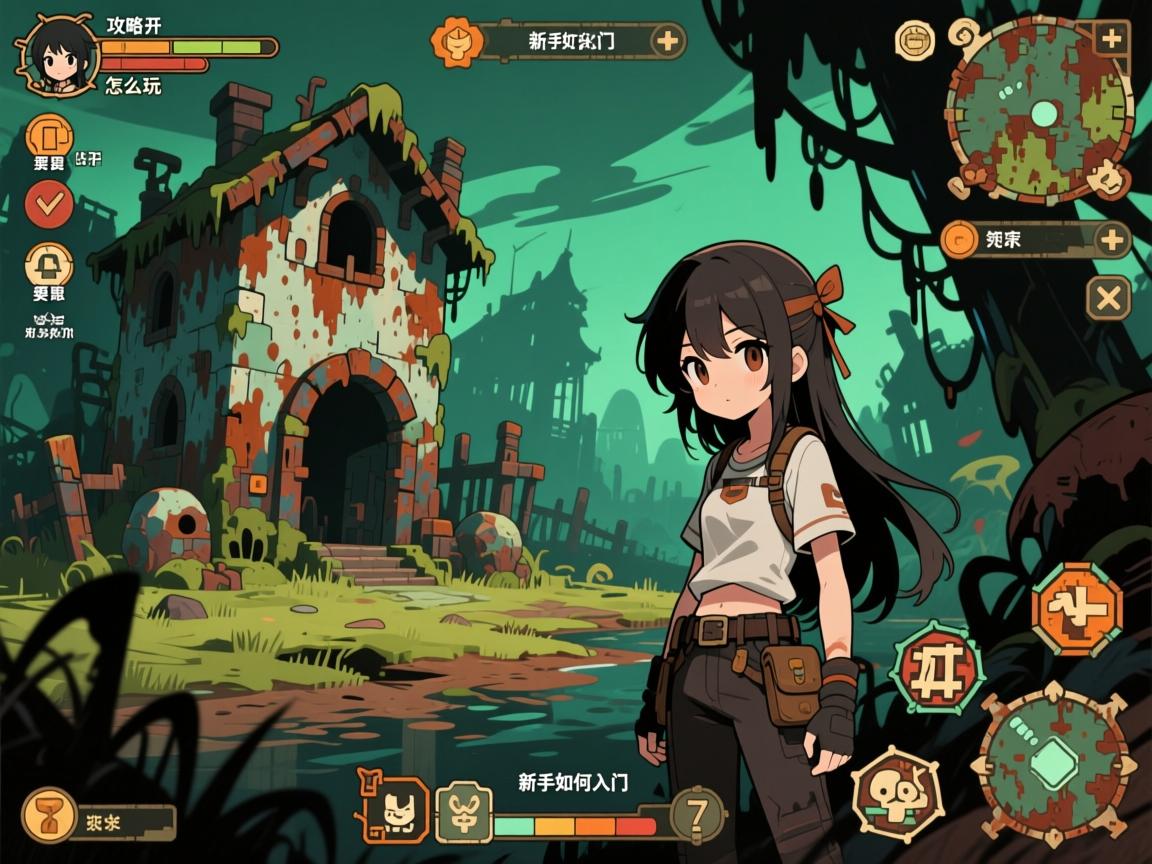The width and height of the screenshot is (1152, 864).
Task: Zoom in with the minimap's plus button
Action: click(1111, 40)
